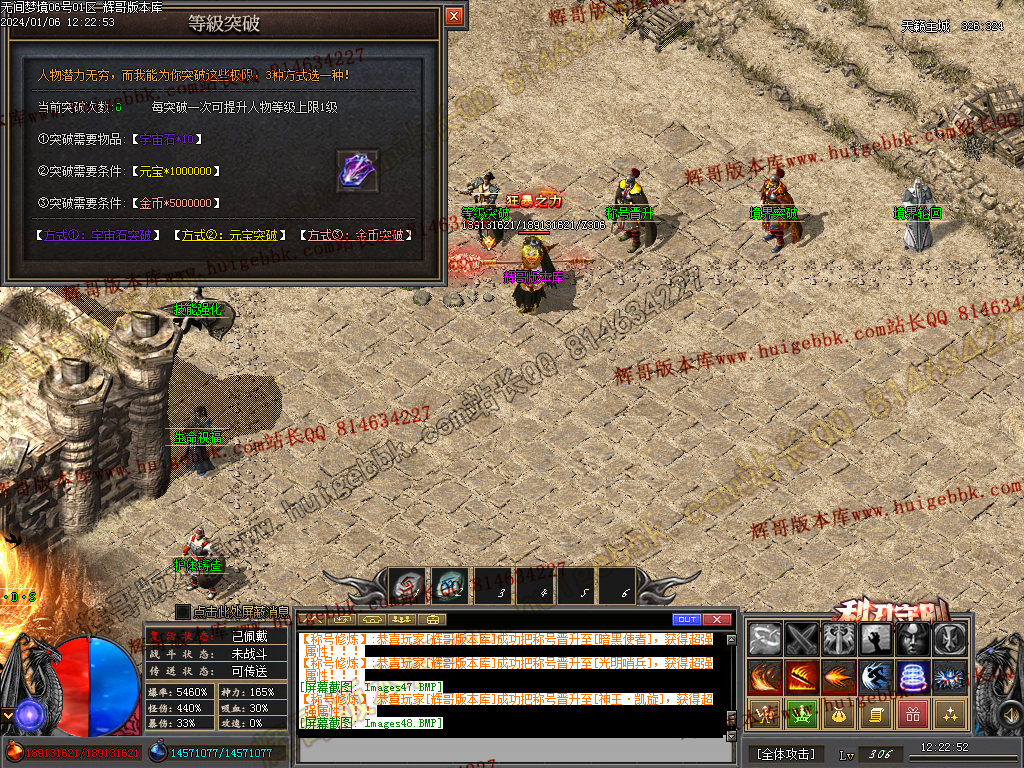Viewport: 1024px width, 768px height.
Task: Open the yellow scroll menu icon
Action: (x=876, y=714)
